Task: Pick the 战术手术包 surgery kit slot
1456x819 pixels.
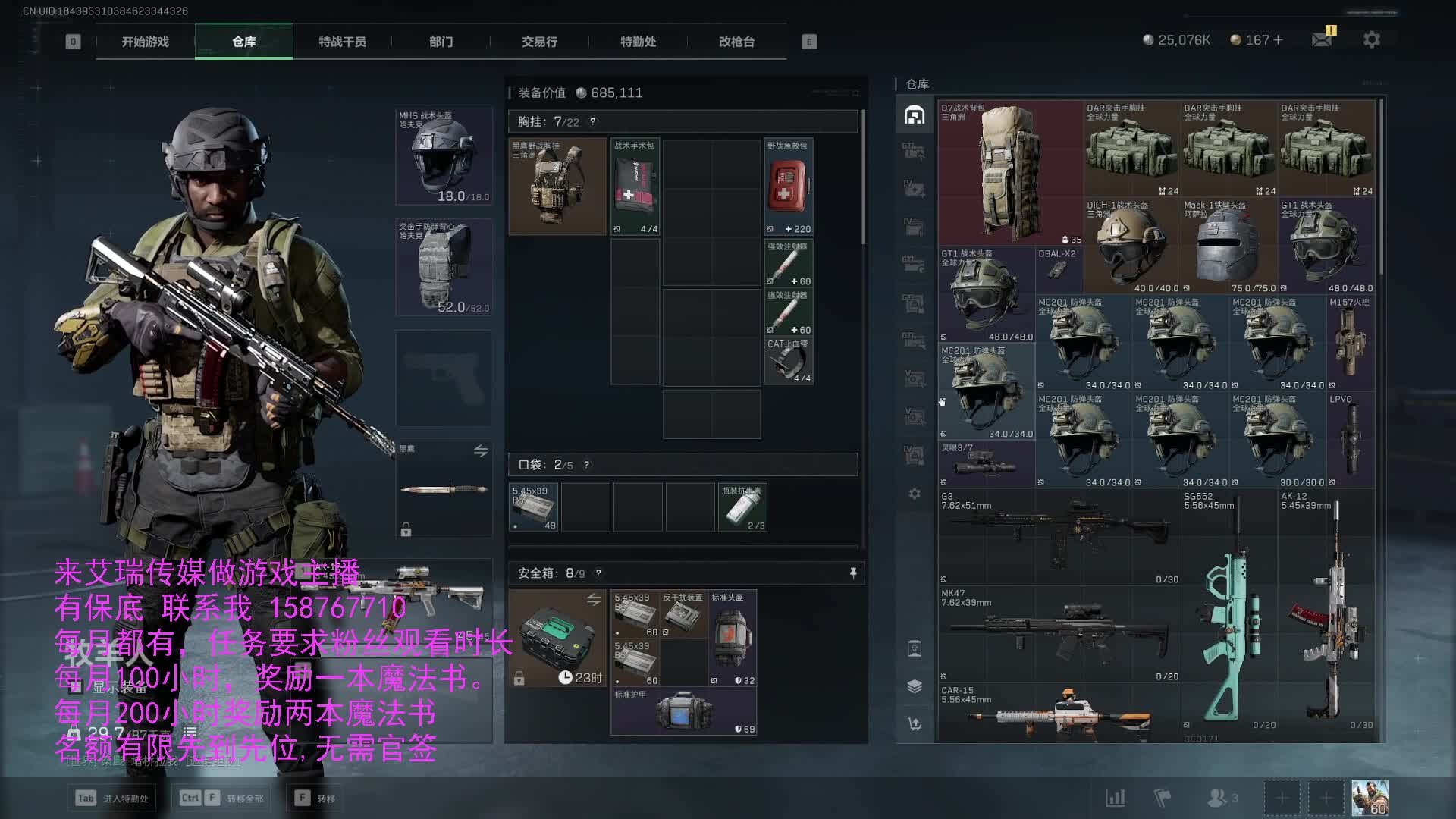Action: coord(635,187)
